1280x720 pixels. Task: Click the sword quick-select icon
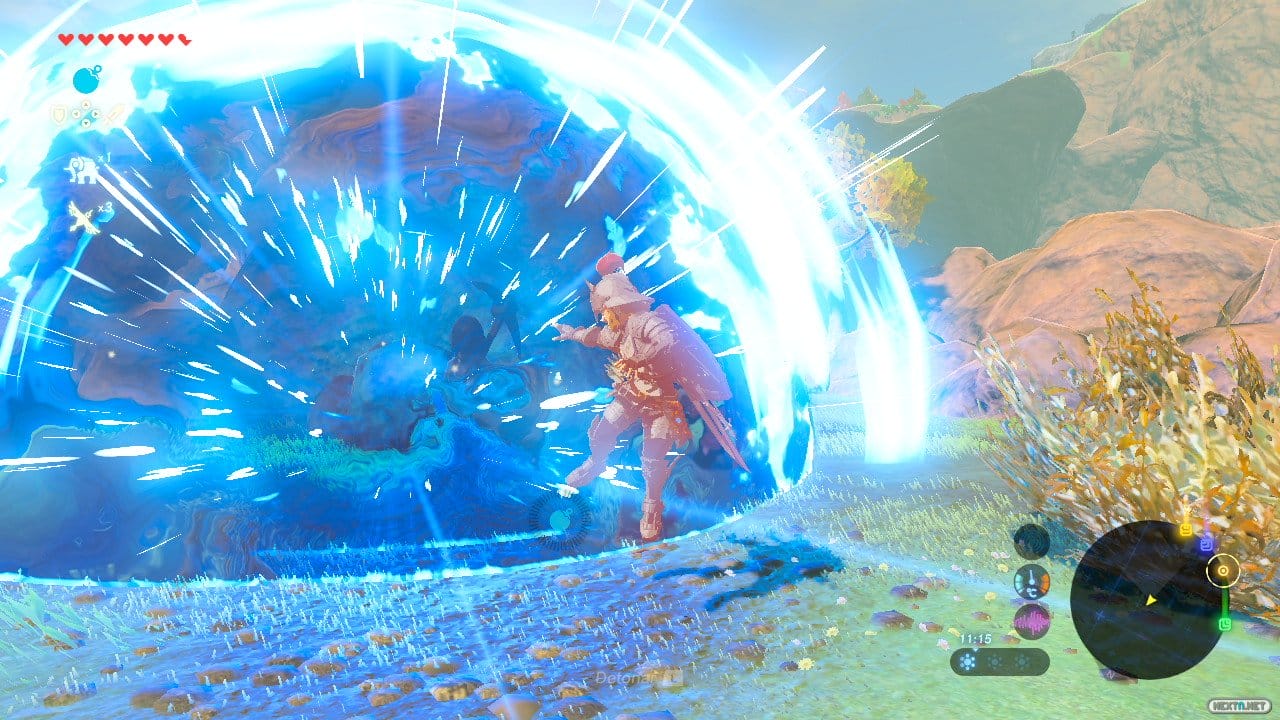112,116
